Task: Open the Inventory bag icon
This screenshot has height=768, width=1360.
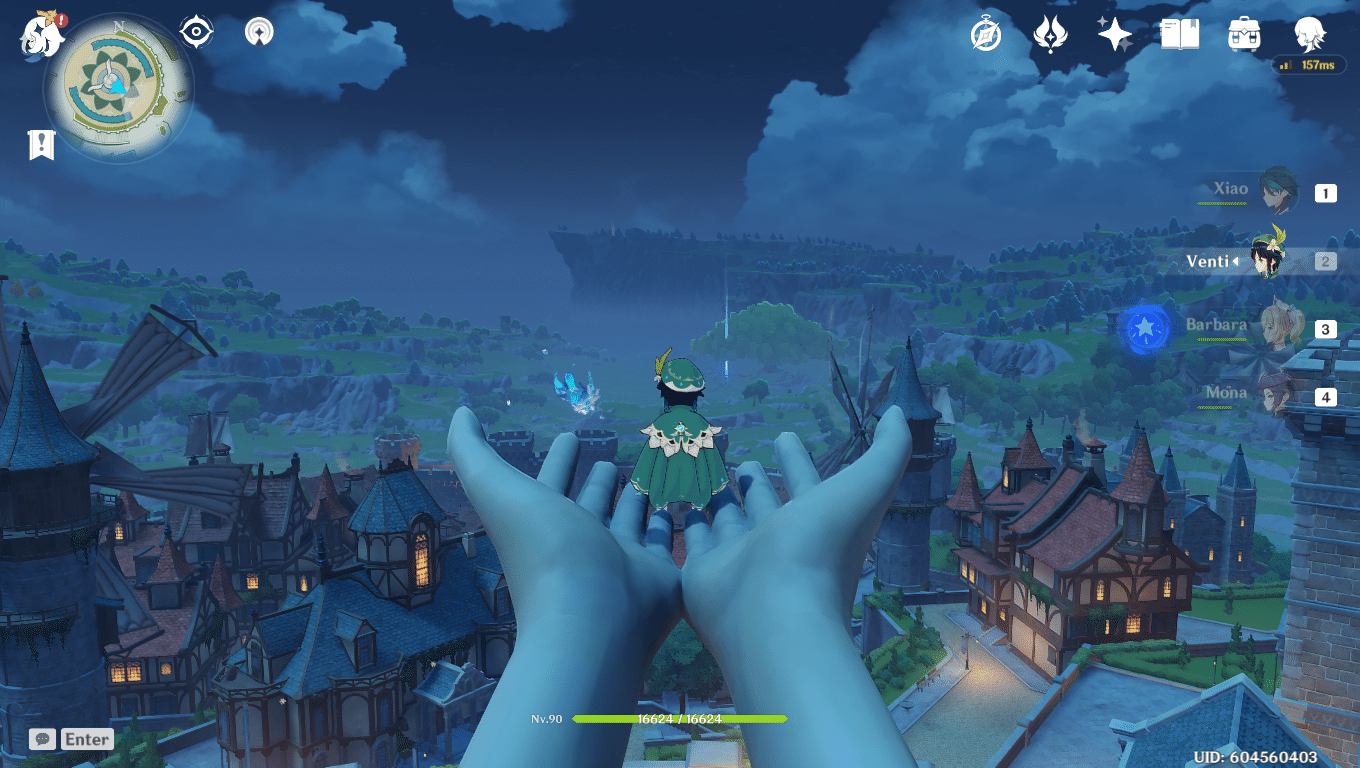Action: (1242, 33)
